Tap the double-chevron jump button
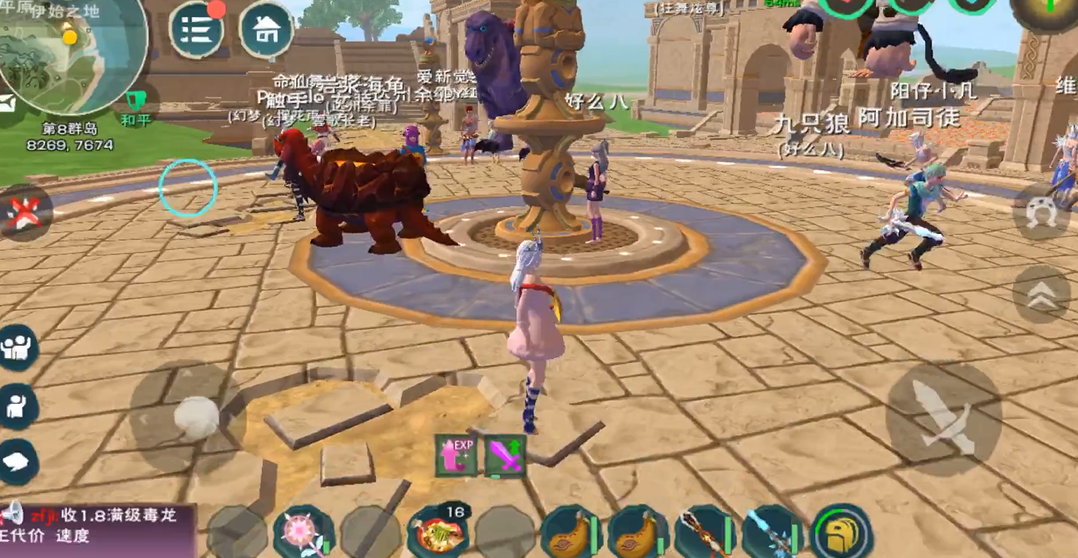 (x=1040, y=293)
